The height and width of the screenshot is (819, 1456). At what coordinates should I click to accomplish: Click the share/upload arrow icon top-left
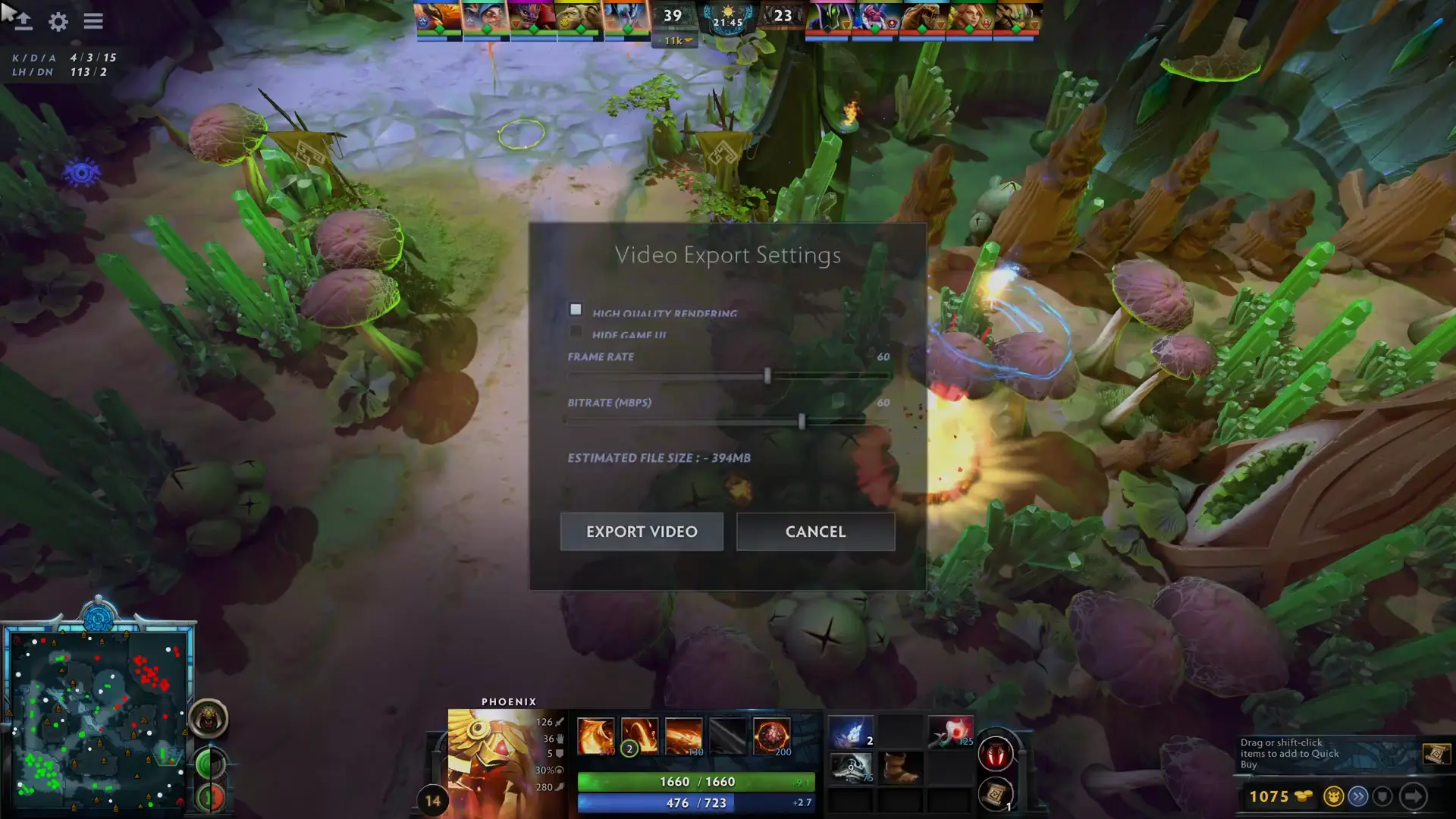click(22, 20)
